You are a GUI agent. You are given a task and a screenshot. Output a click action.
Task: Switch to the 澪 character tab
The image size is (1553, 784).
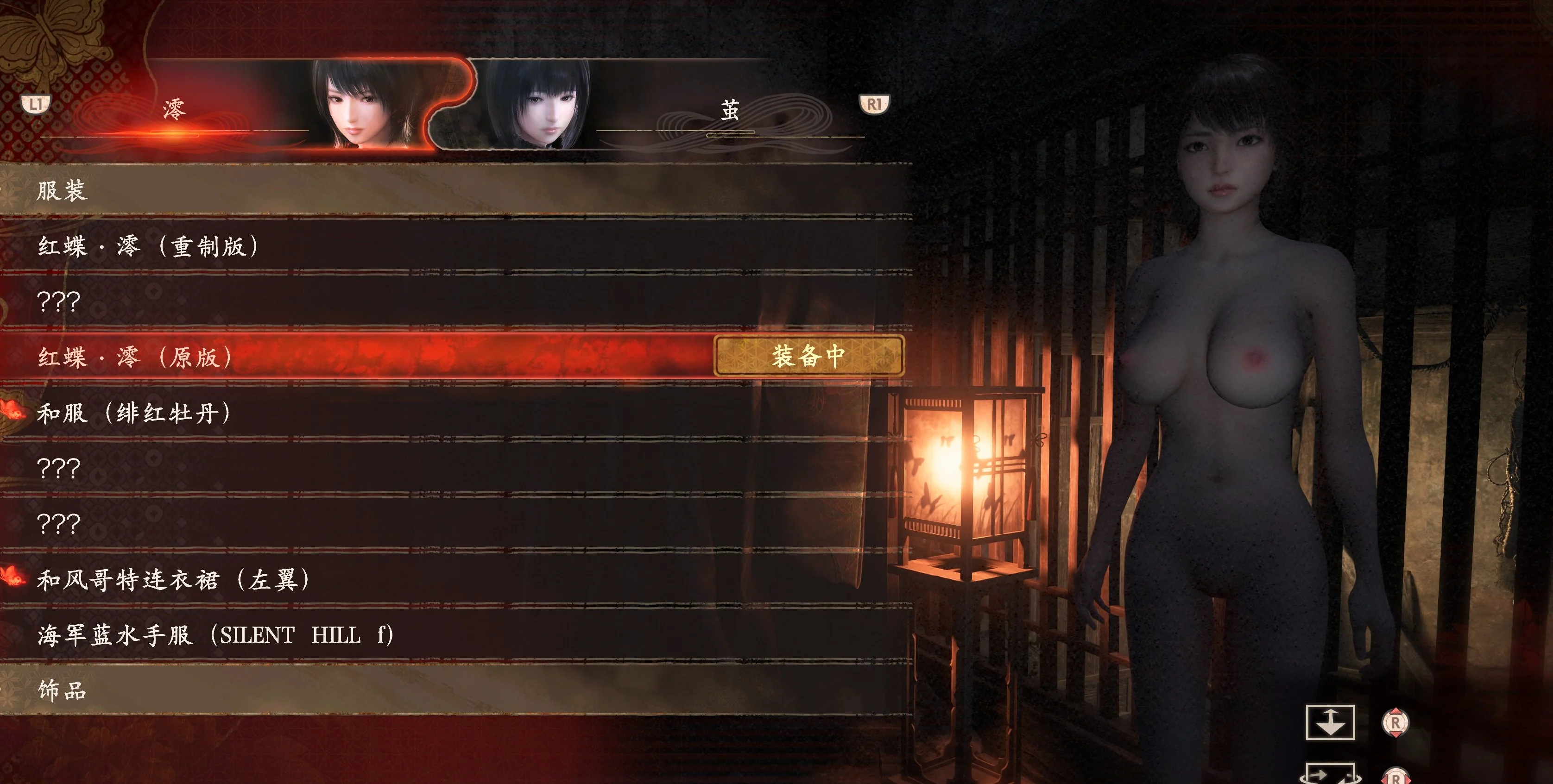pos(174,110)
